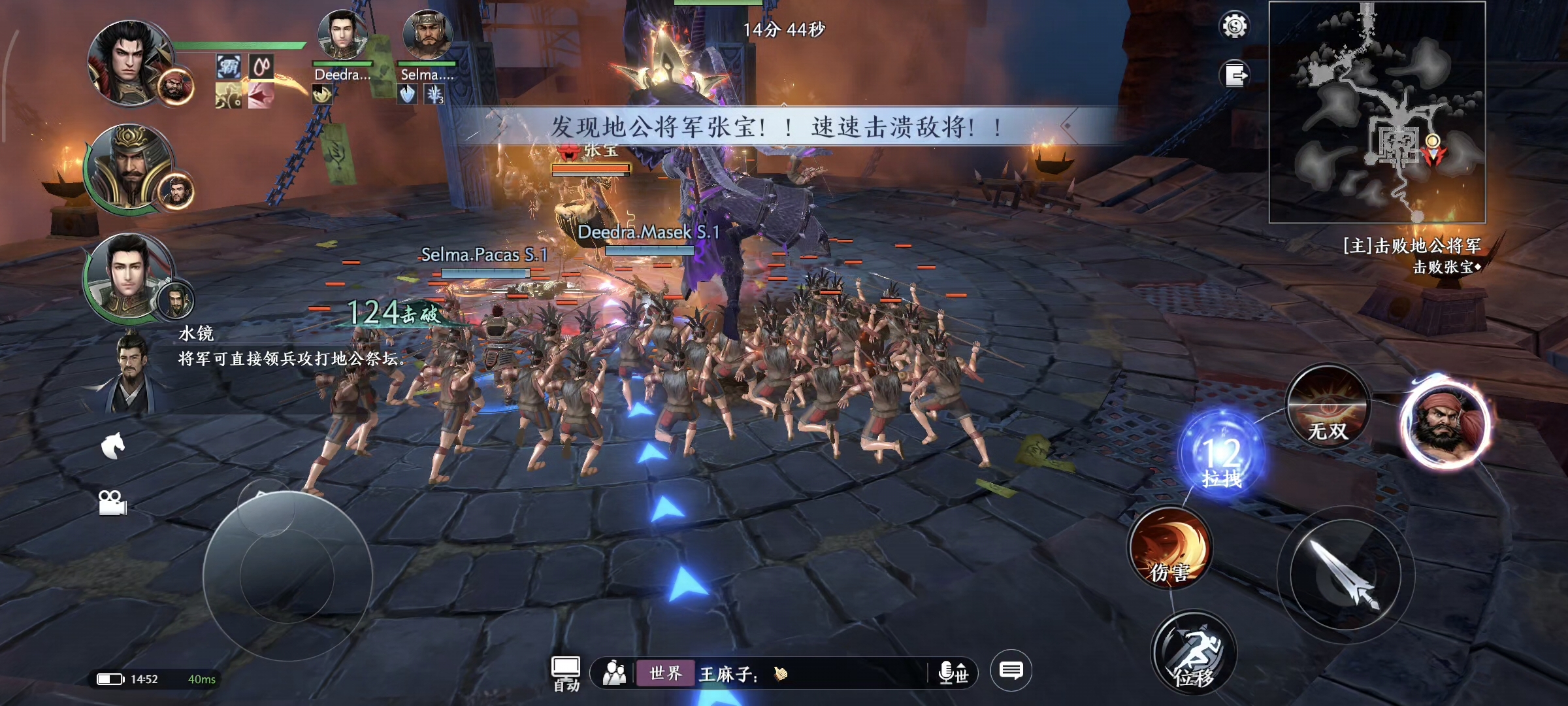This screenshot has width=1568, height=706.
Task: Open the settings gear
Action: coord(1234,27)
